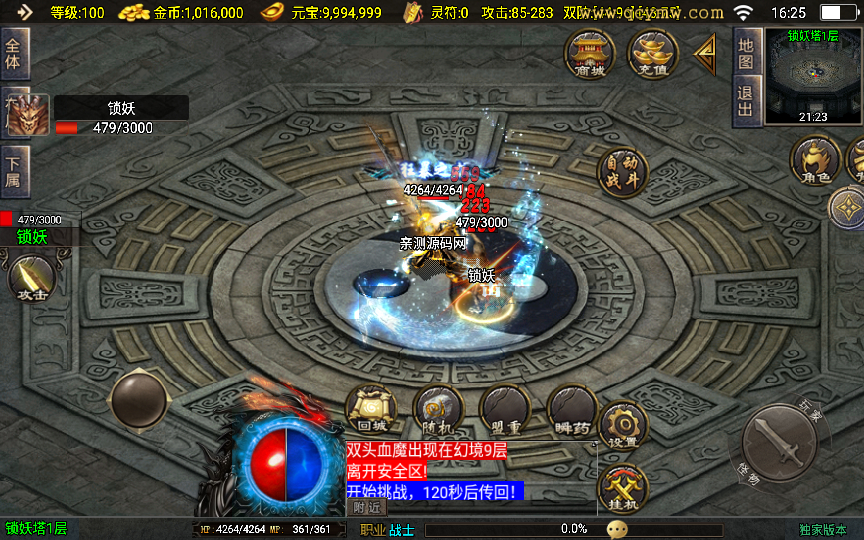This screenshot has width=864, height=540.
Task: Select the 退出 exit button
Action: pyautogui.click(x=745, y=101)
